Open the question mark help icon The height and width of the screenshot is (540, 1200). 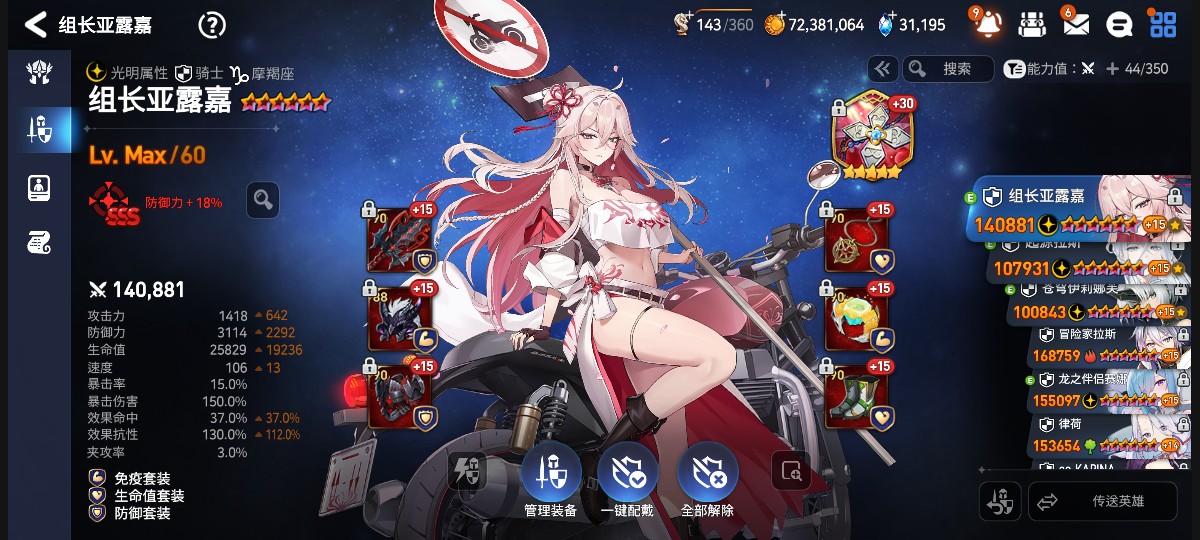[212, 25]
